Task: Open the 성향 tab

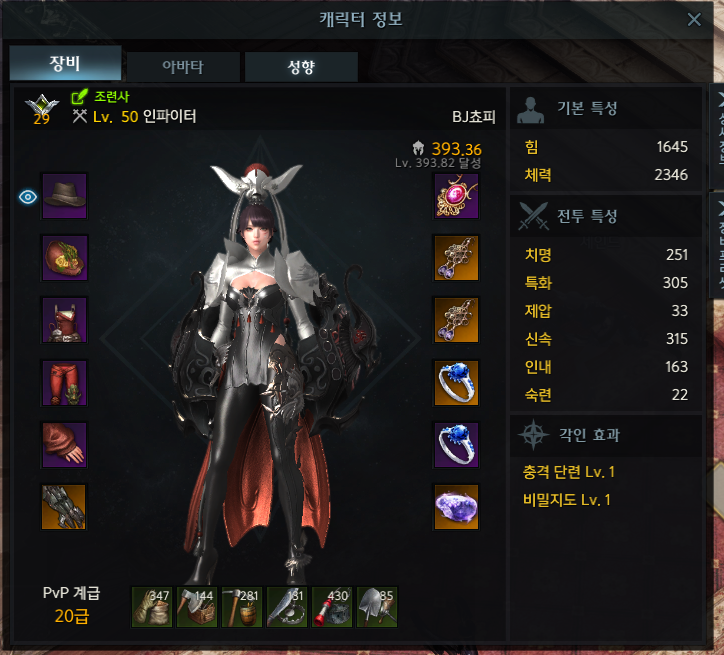Action: click(301, 67)
